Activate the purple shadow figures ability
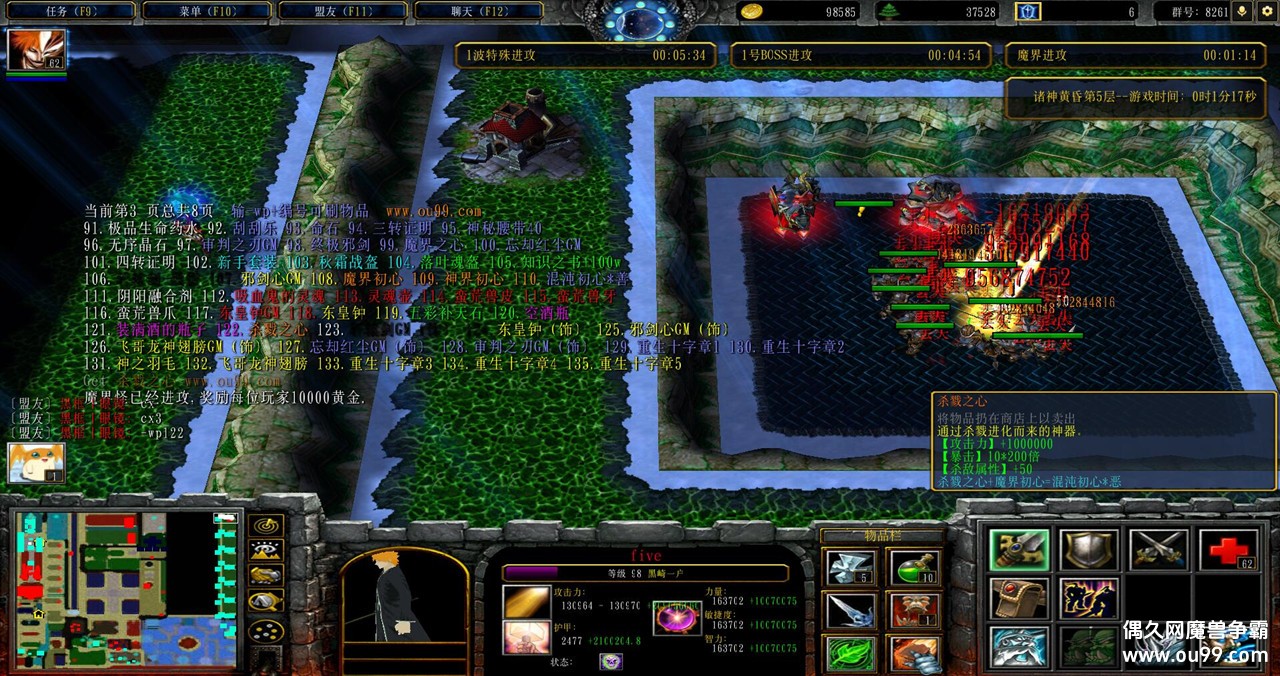1280x676 pixels. point(1089,598)
